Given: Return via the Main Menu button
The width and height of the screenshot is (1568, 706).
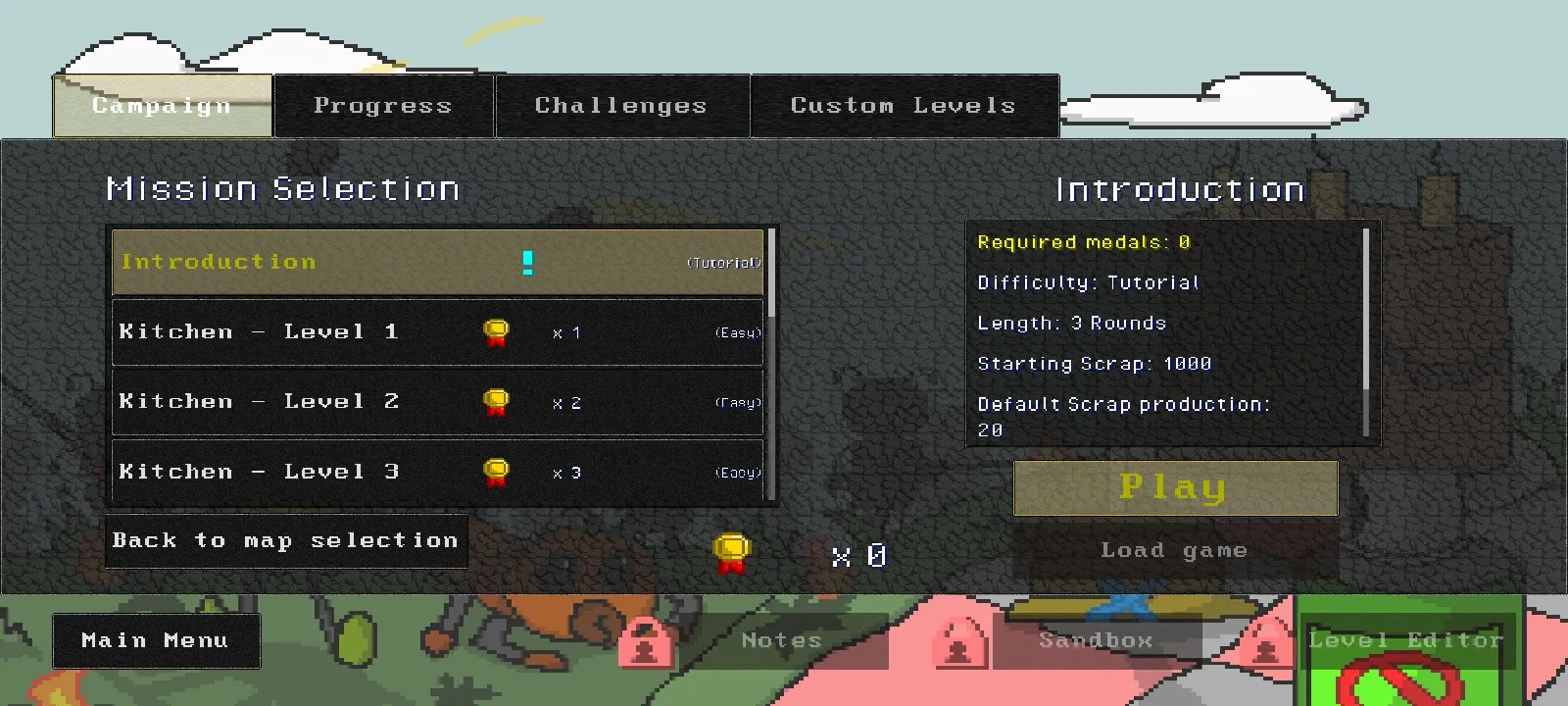Looking at the screenshot, I should coord(155,640).
